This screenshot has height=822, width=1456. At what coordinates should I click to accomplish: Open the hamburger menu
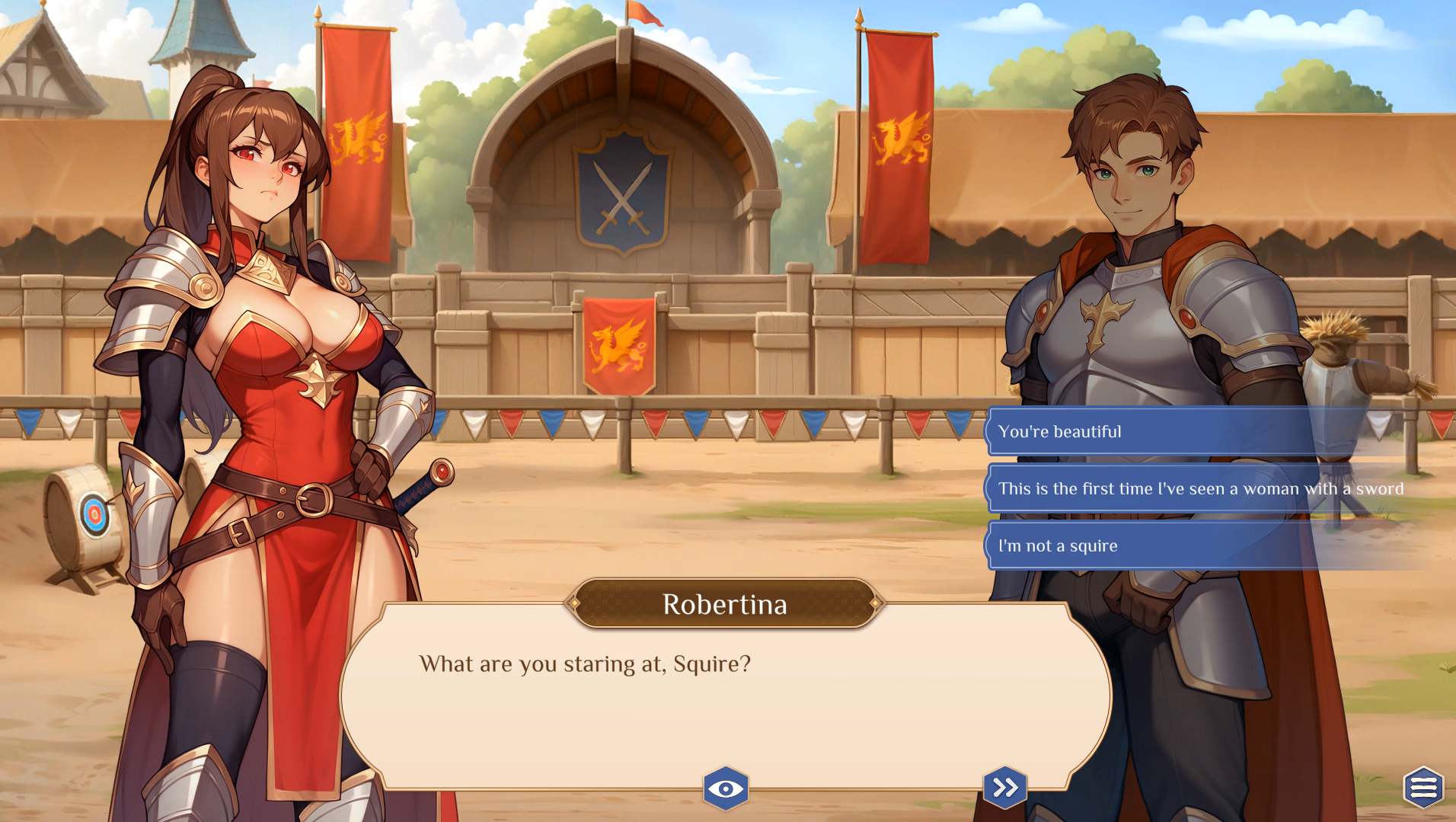pyautogui.click(x=1422, y=787)
